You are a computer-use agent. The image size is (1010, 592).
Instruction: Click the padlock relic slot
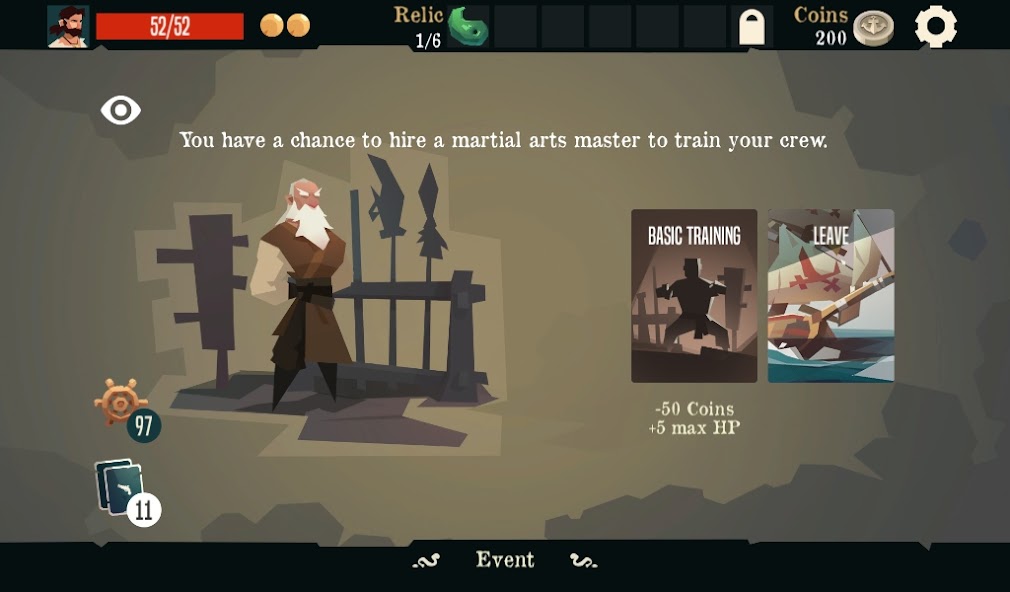(751, 27)
